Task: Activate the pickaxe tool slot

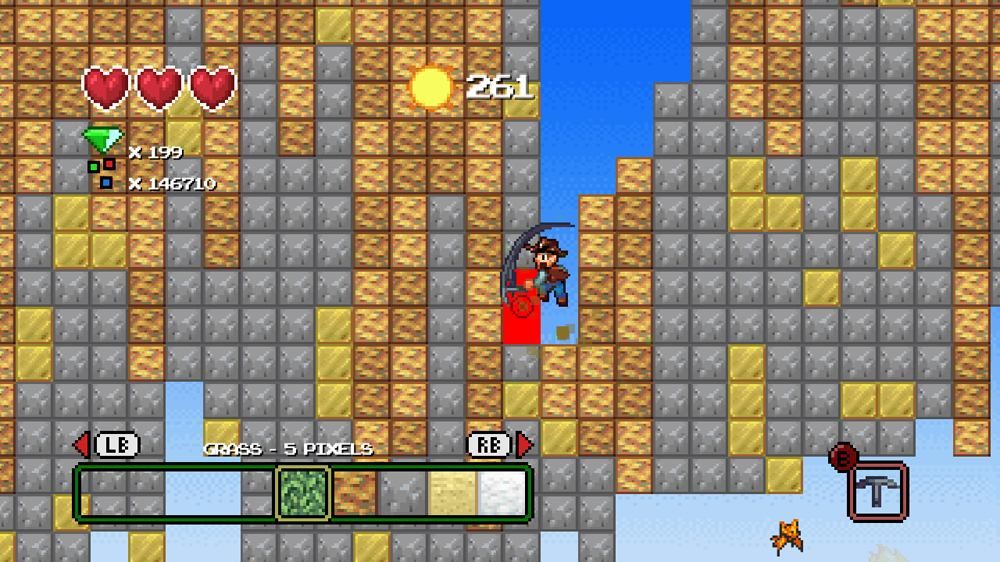Action: pos(877,490)
